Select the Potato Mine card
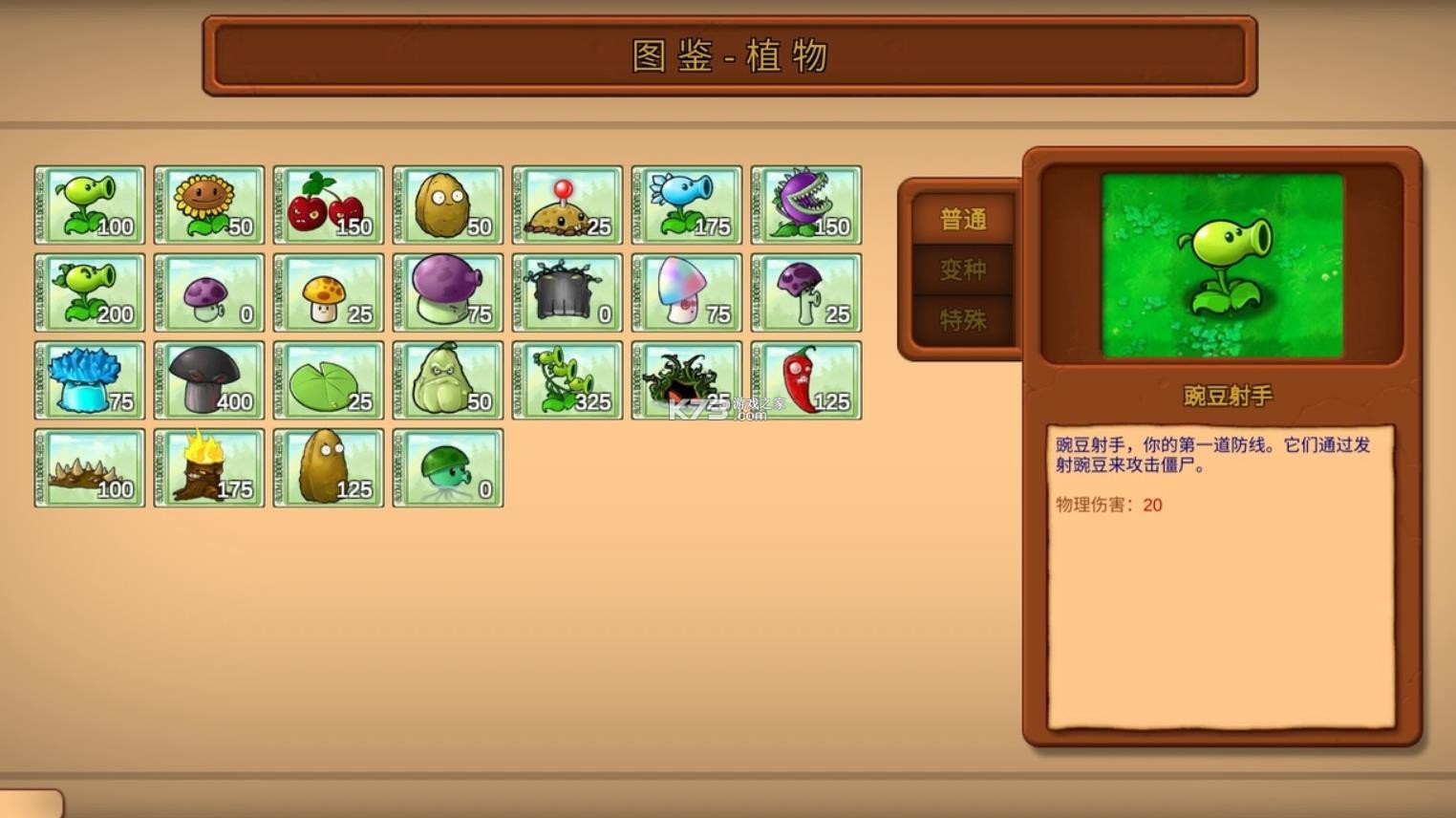 point(567,204)
